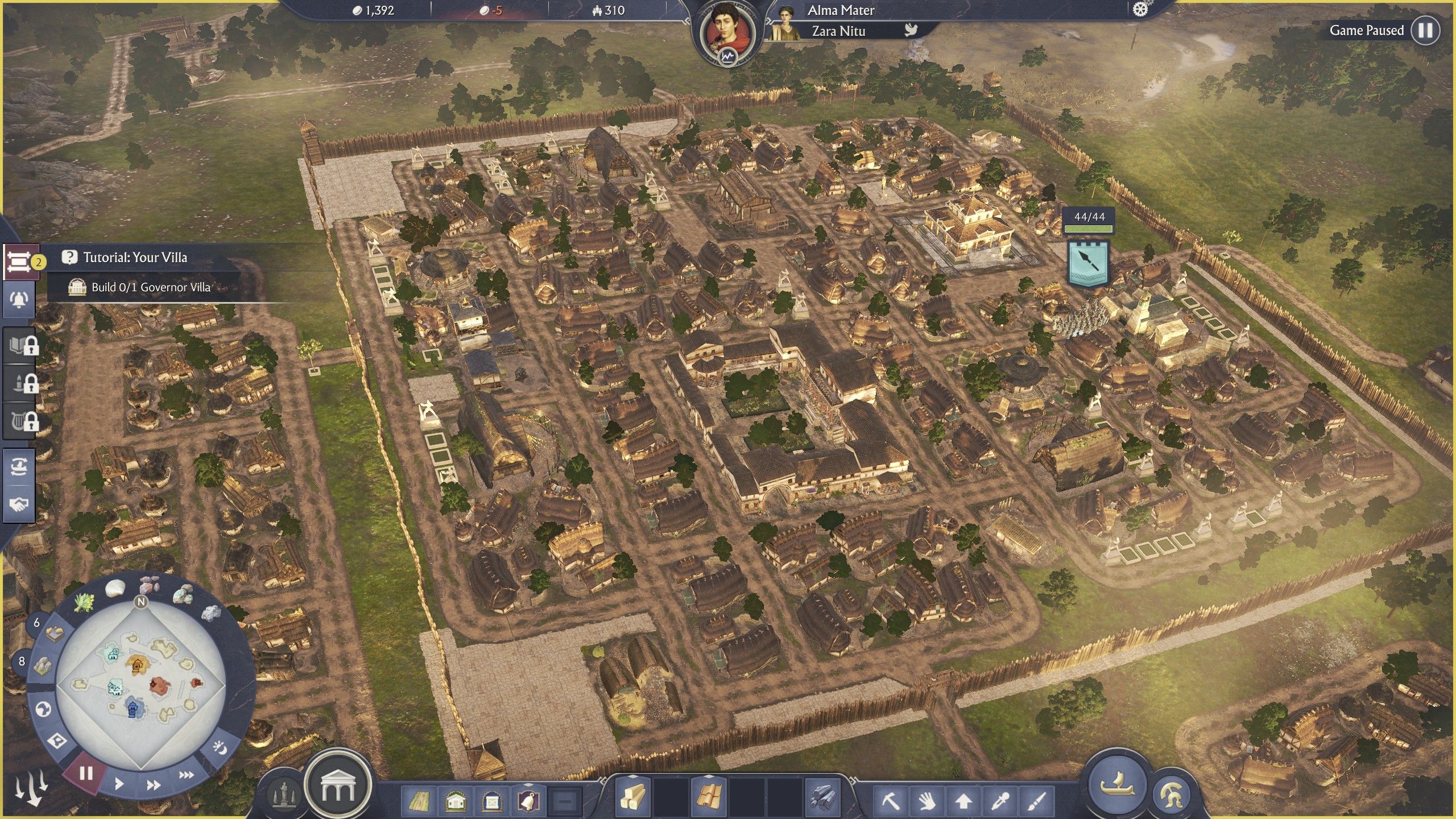1456x819 pixels.
Task: Toggle the day and night cycle button
Action: coord(220,747)
